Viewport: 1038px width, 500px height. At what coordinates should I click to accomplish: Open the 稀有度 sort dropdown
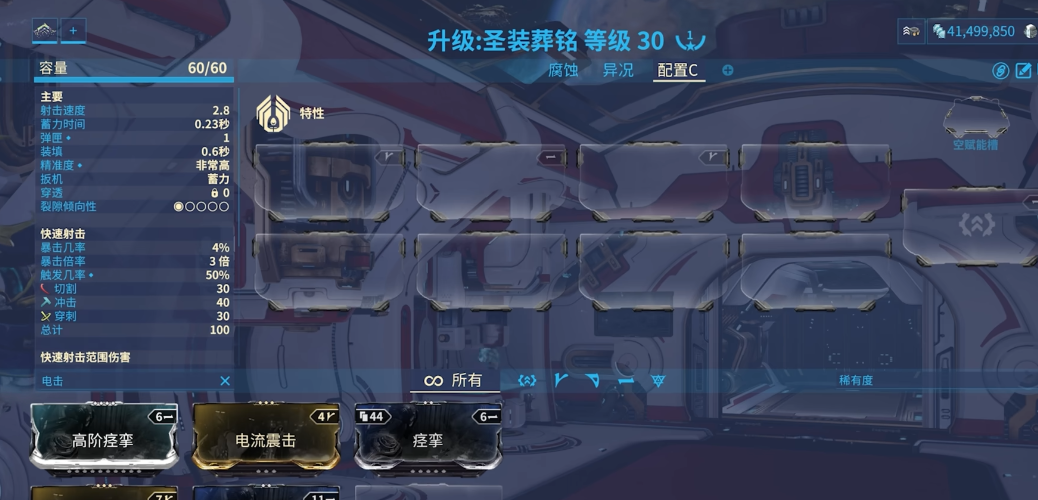tap(855, 380)
